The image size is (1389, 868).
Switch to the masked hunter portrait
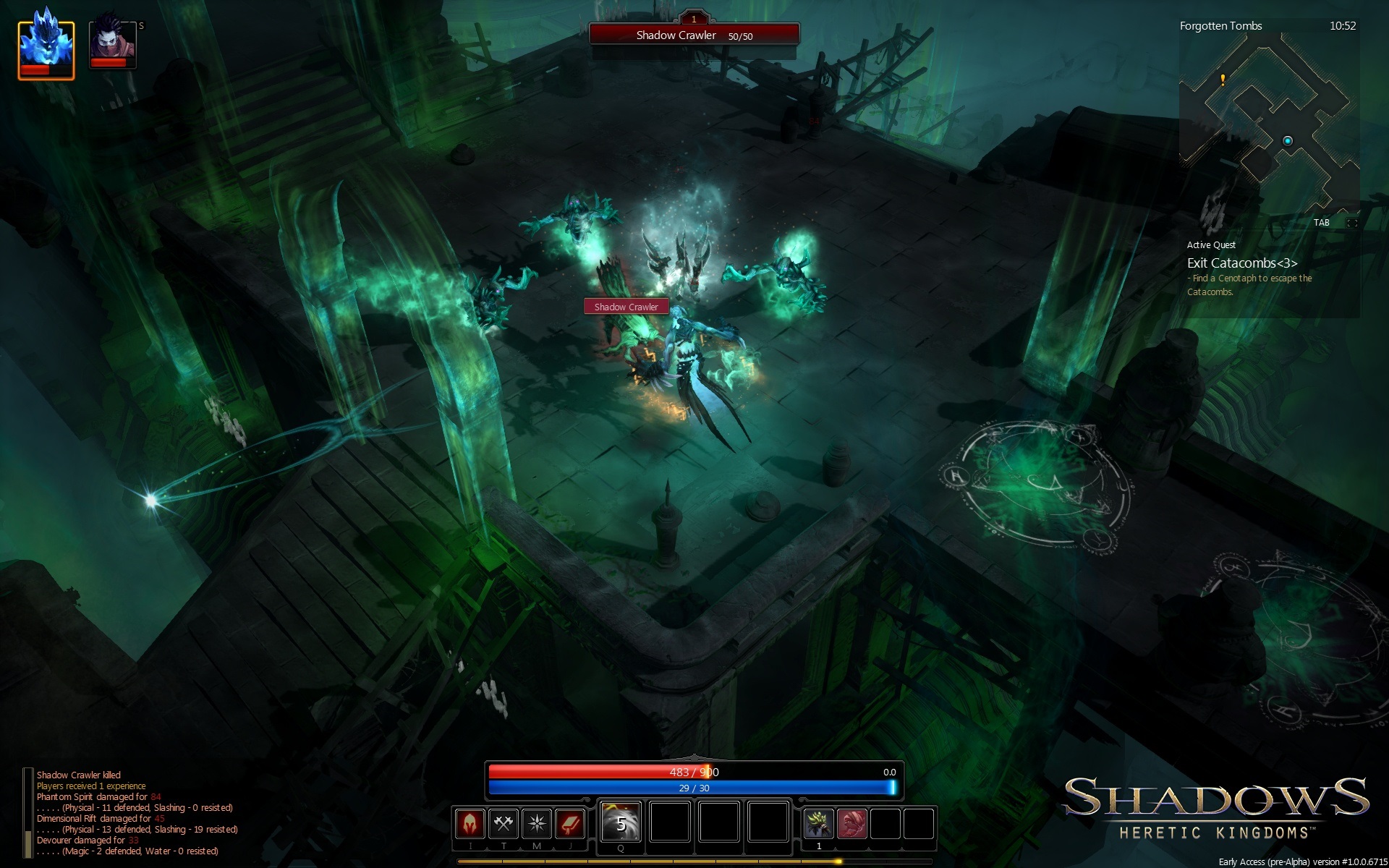(x=112, y=44)
